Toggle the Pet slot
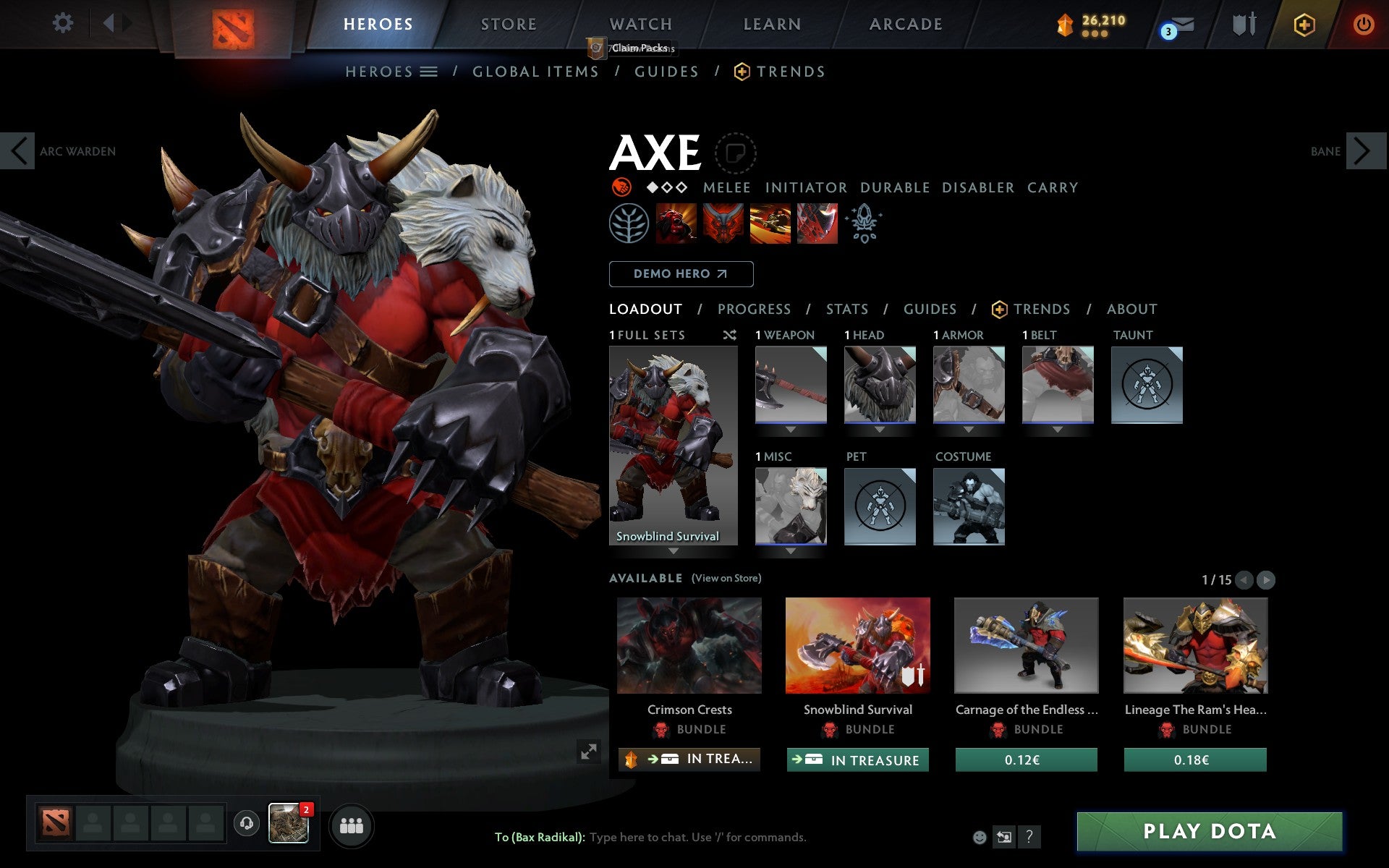This screenshot has width=1389, height=868. point(880,506)
